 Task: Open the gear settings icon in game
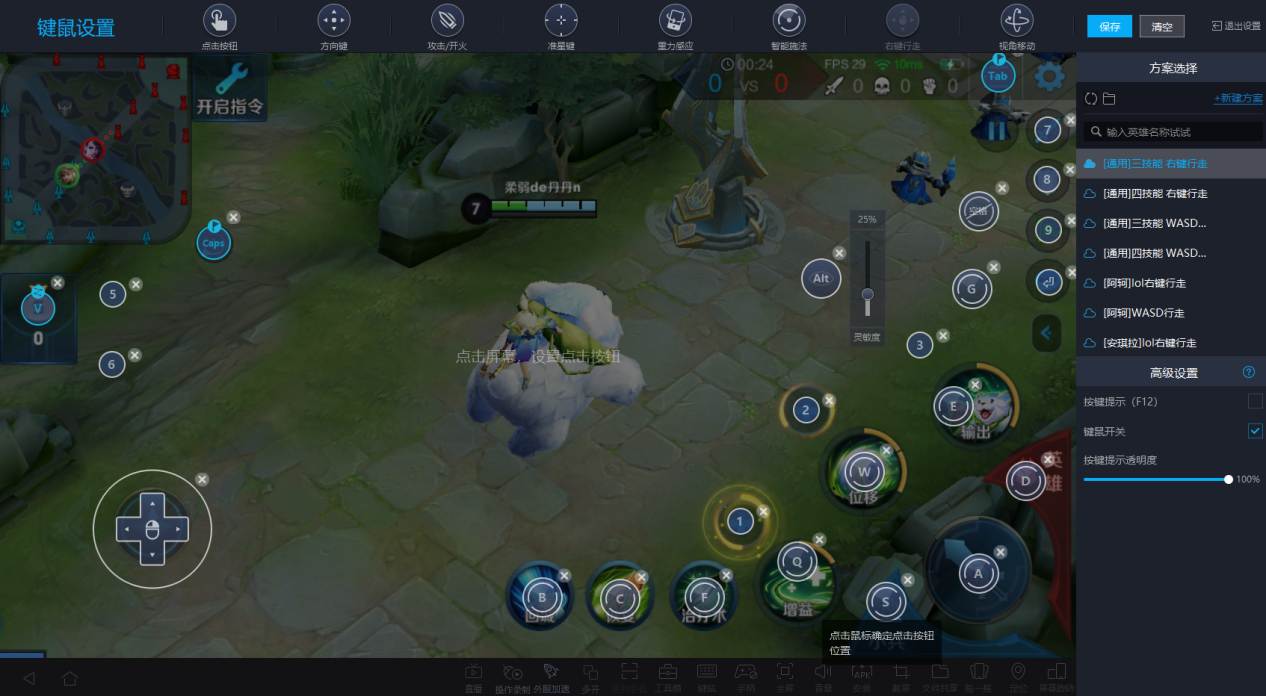(x=1049, y=76)
